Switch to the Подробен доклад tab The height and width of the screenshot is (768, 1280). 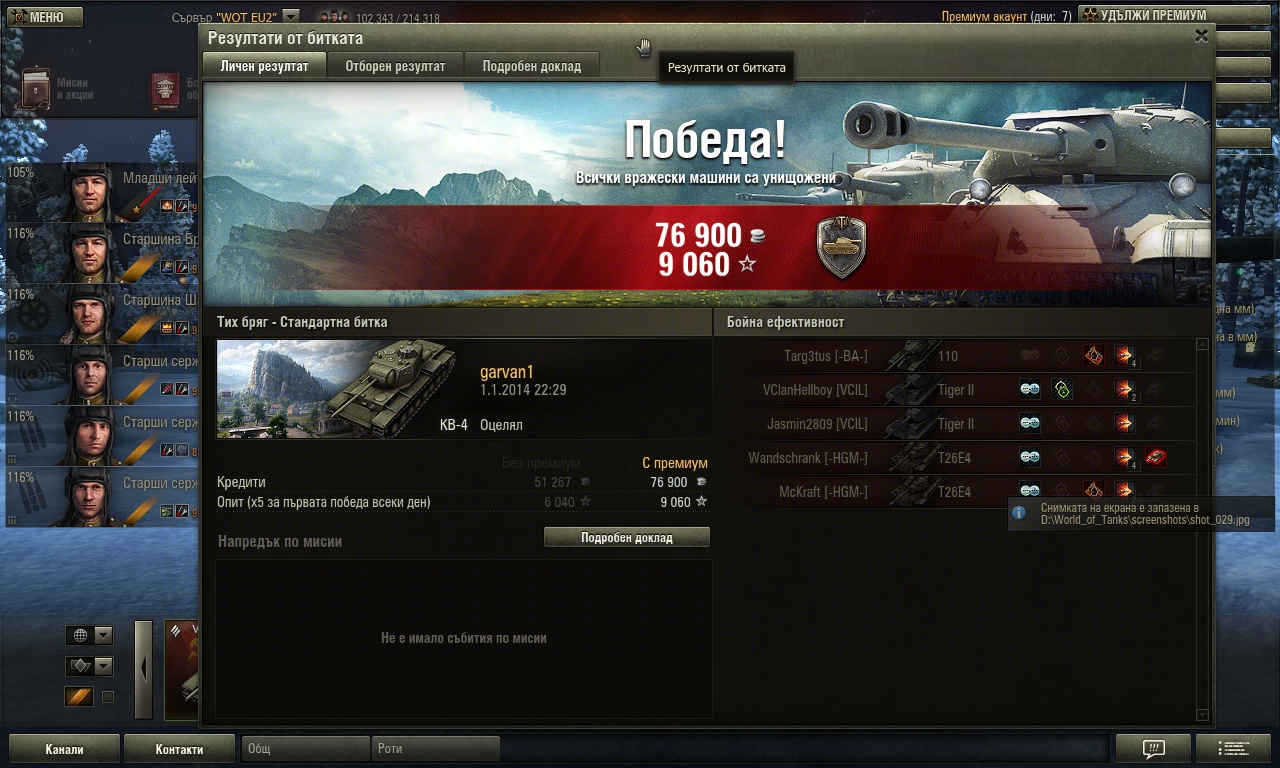531,66
